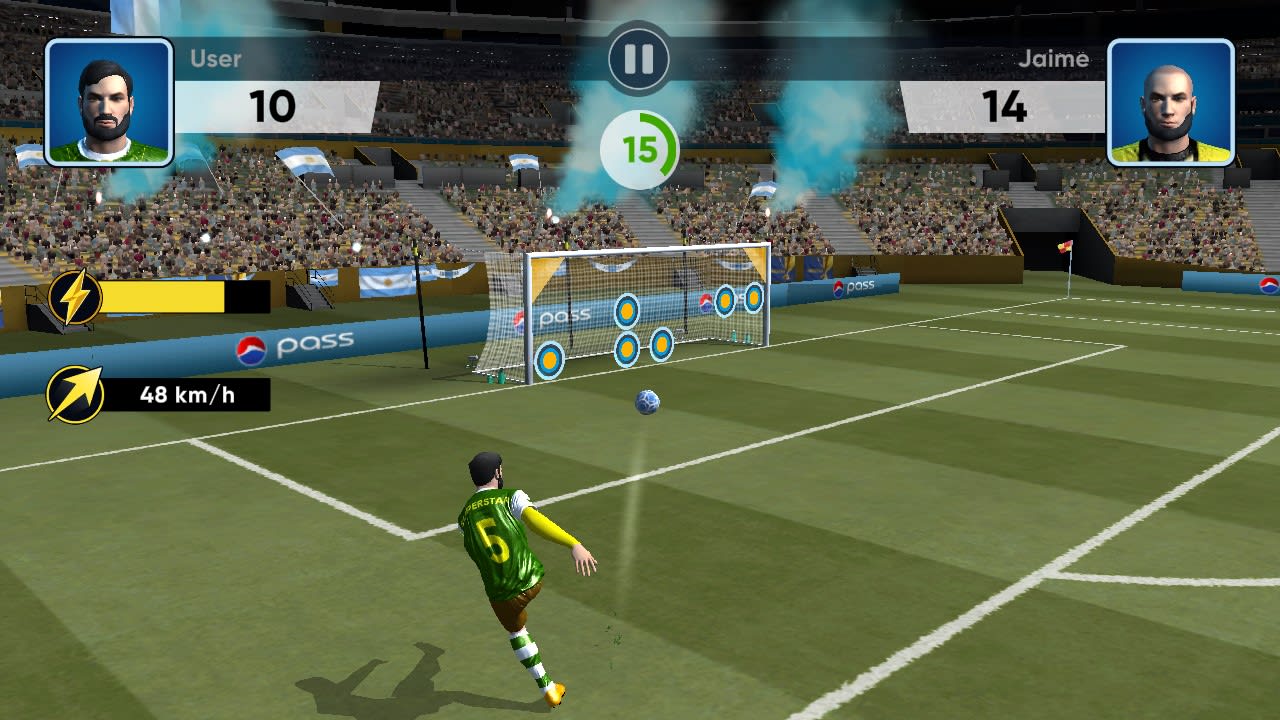
Task: Click the green countdown timer showing 15
Action: [x=640, y=146]
